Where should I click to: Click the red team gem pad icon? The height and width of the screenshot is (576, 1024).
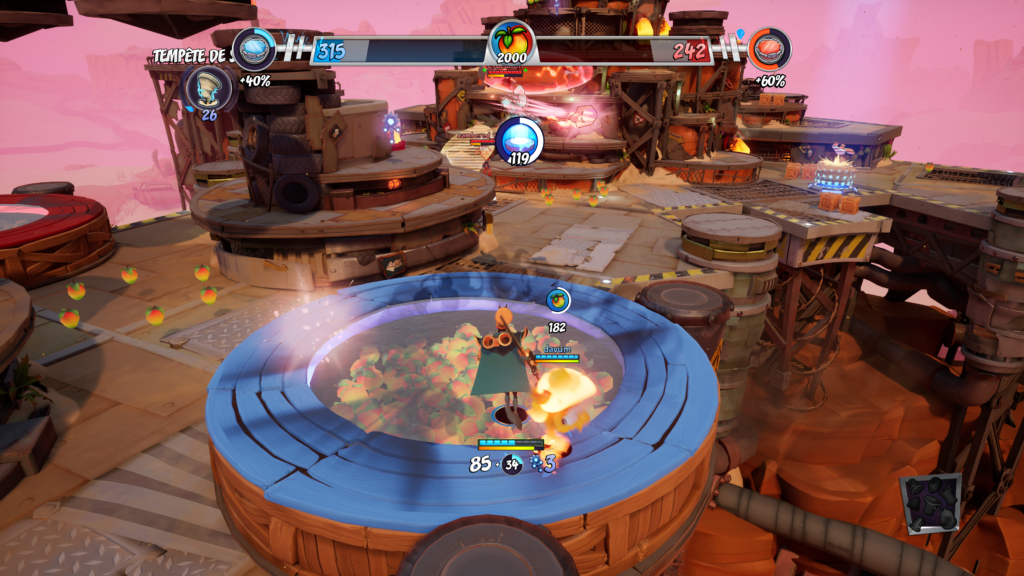[769, 48]
